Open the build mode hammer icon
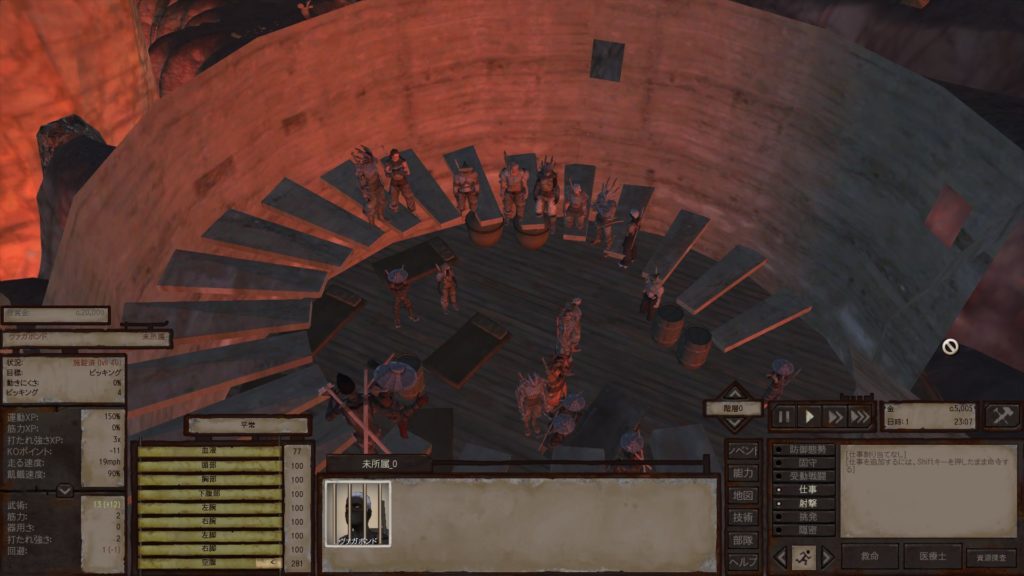This screenshot has width=1024, height=576. point(1002,416)
